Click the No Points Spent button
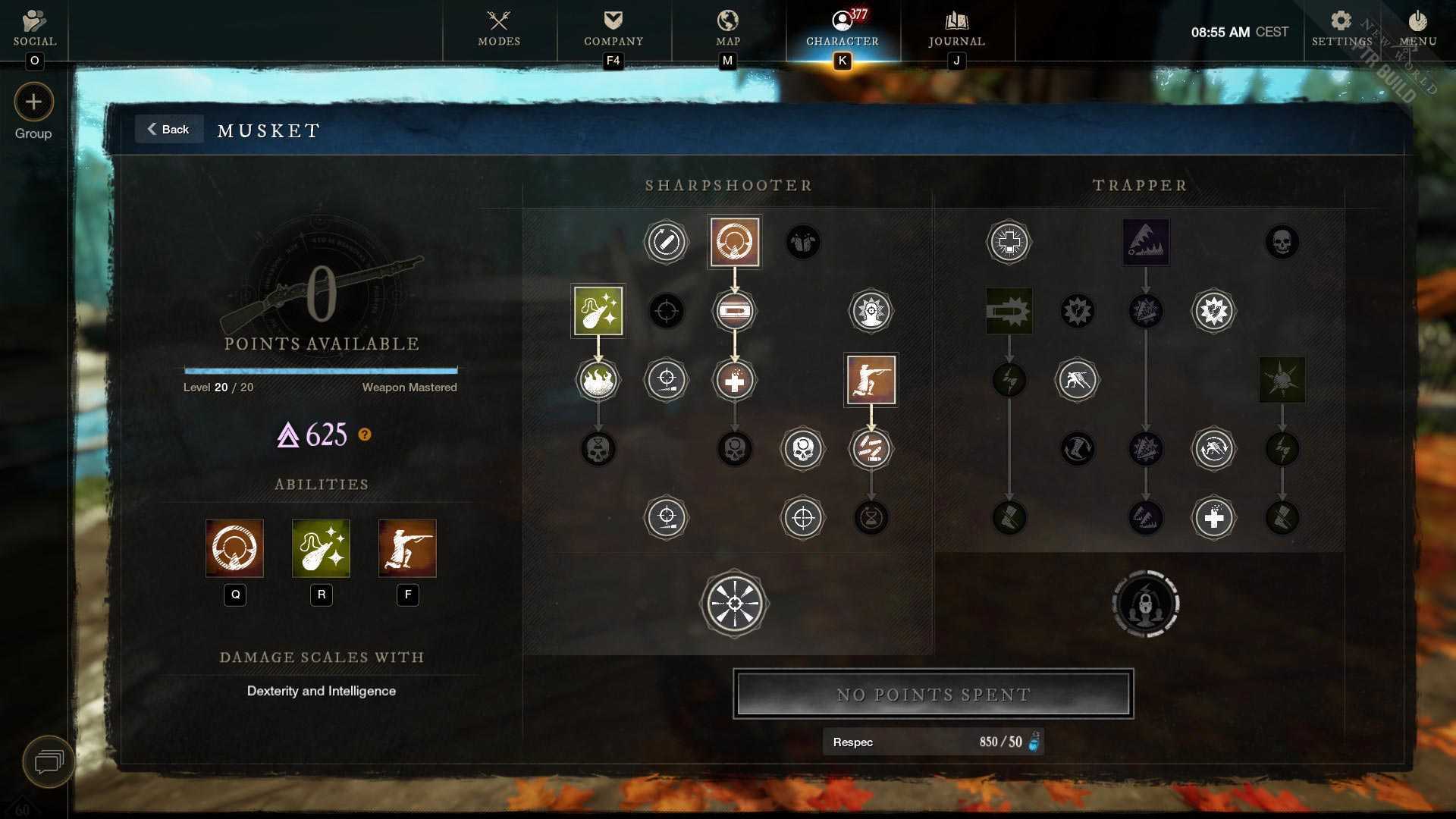The height and width of the screenshot is (819, 1456). 933,694
